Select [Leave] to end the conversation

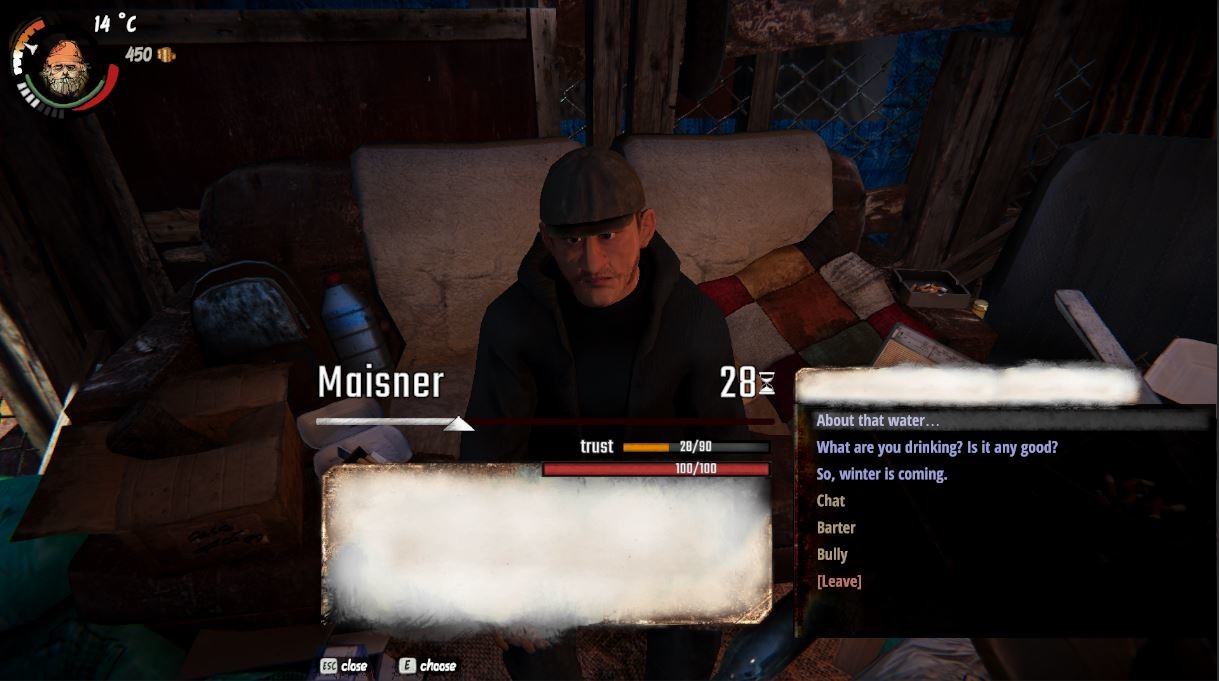click(x=839, y=581)
